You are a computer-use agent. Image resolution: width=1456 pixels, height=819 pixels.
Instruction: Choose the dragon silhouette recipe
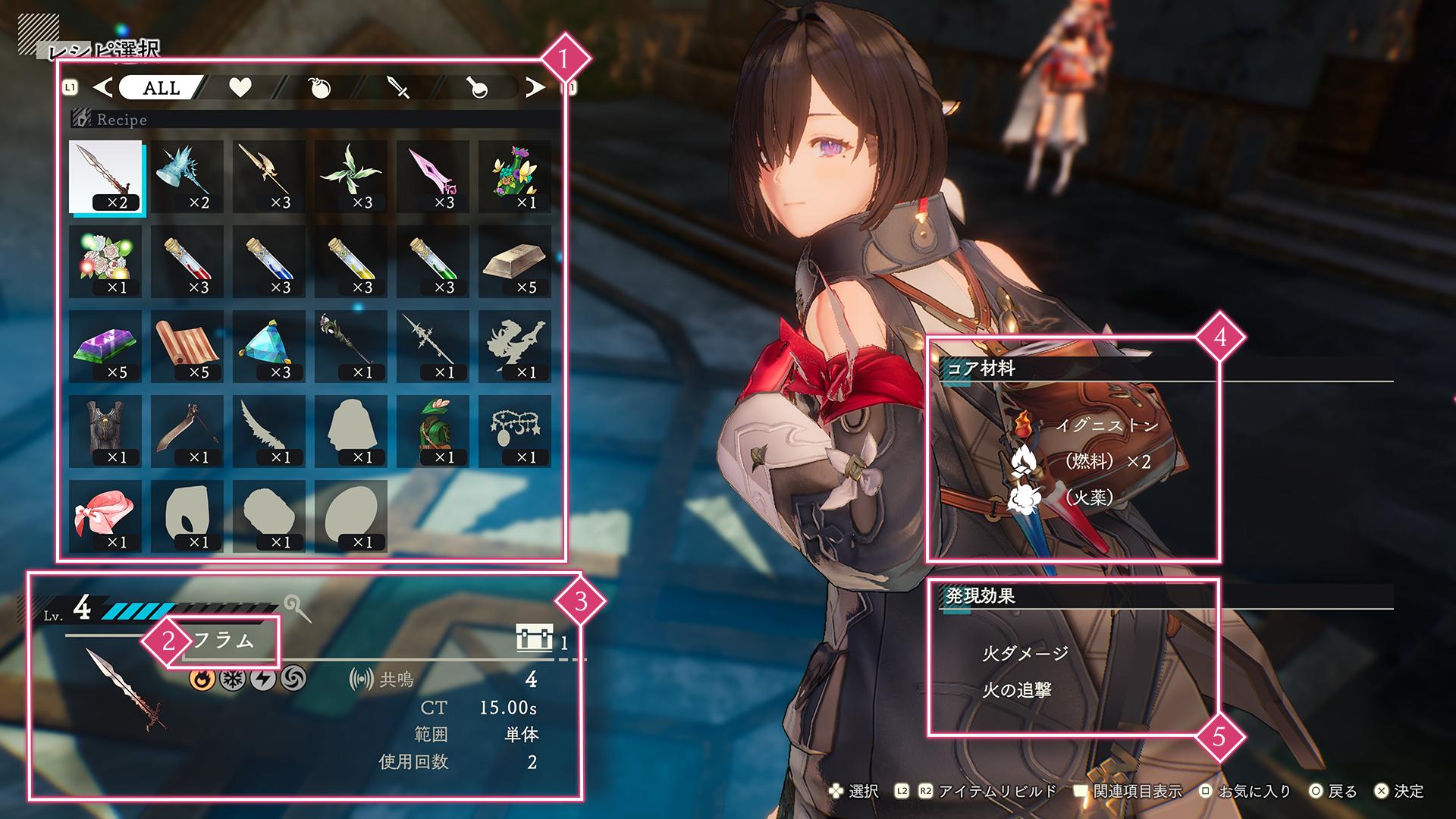(515, 347)
